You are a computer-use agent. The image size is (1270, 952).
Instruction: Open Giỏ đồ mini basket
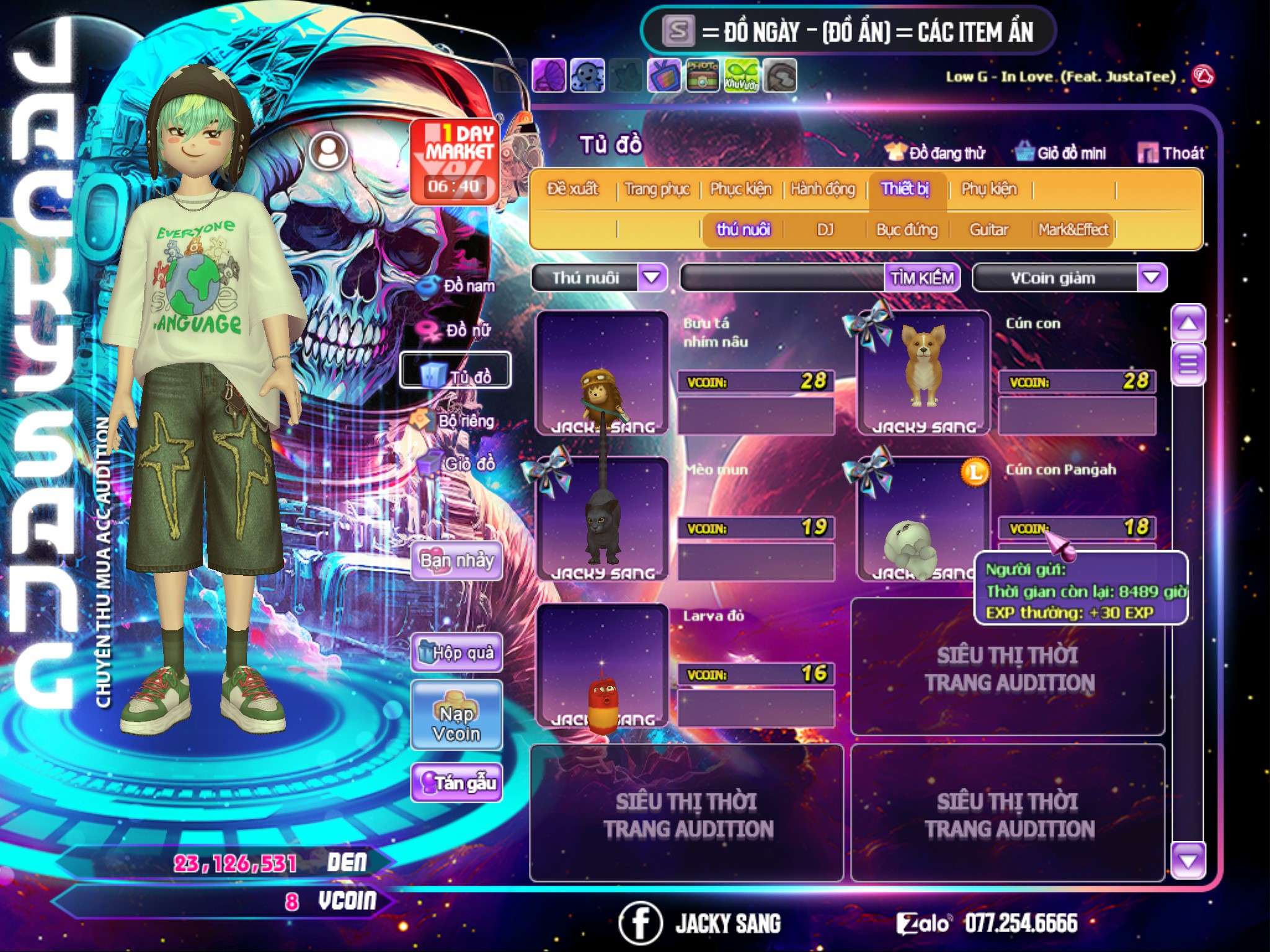pos(1060,153)
